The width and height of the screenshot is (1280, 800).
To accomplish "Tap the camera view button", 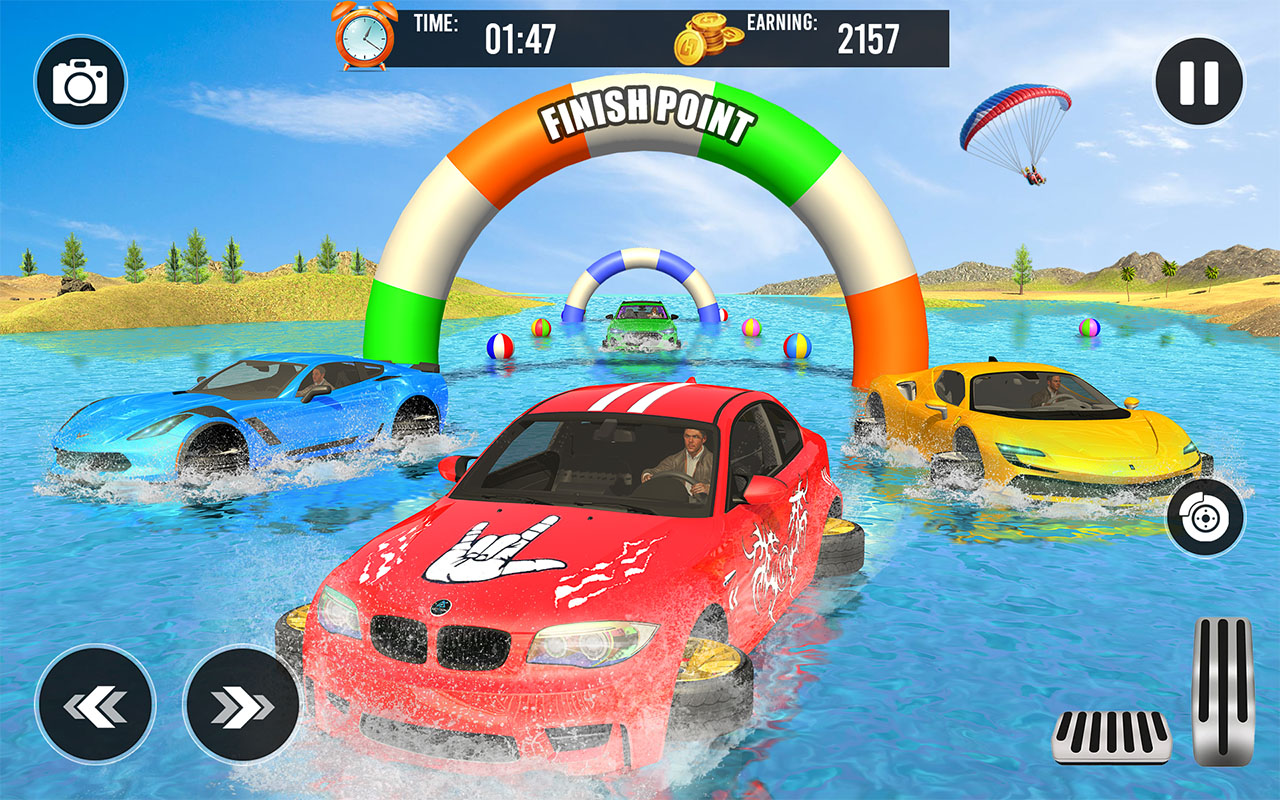I will tap(80, 82).
